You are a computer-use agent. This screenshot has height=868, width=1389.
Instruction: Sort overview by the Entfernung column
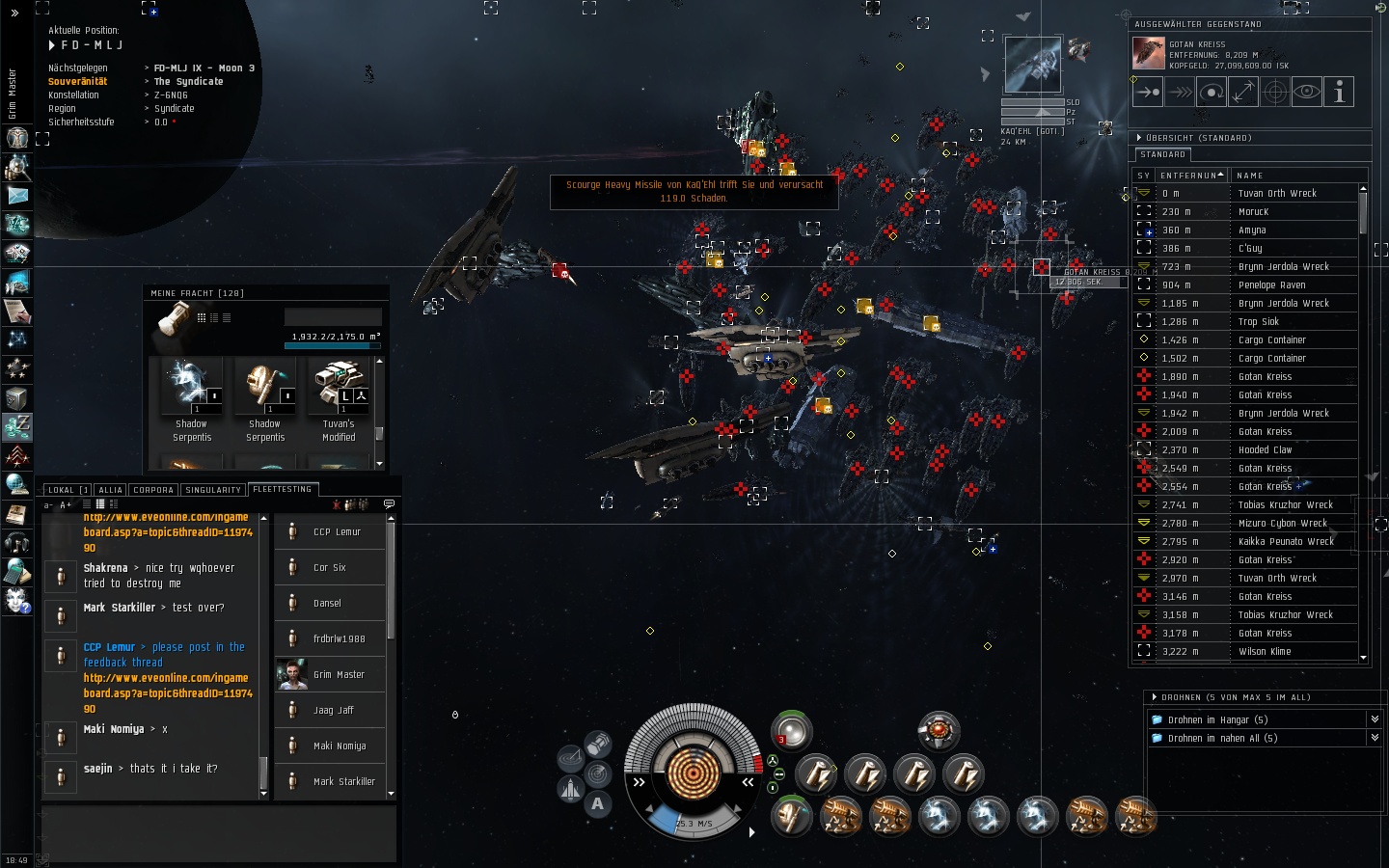pos(1188,176)
